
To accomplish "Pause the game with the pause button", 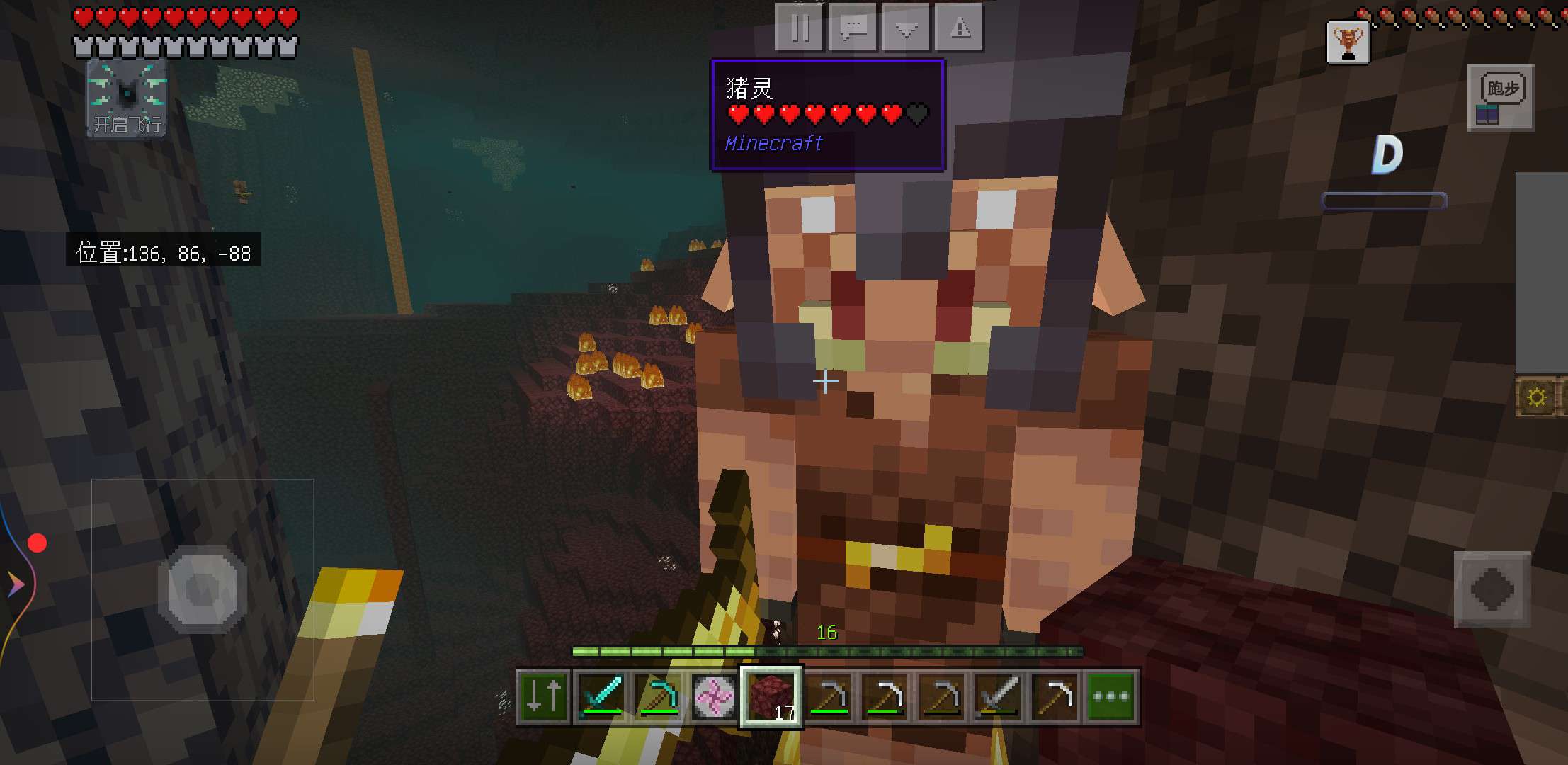I will coord(800,28).
